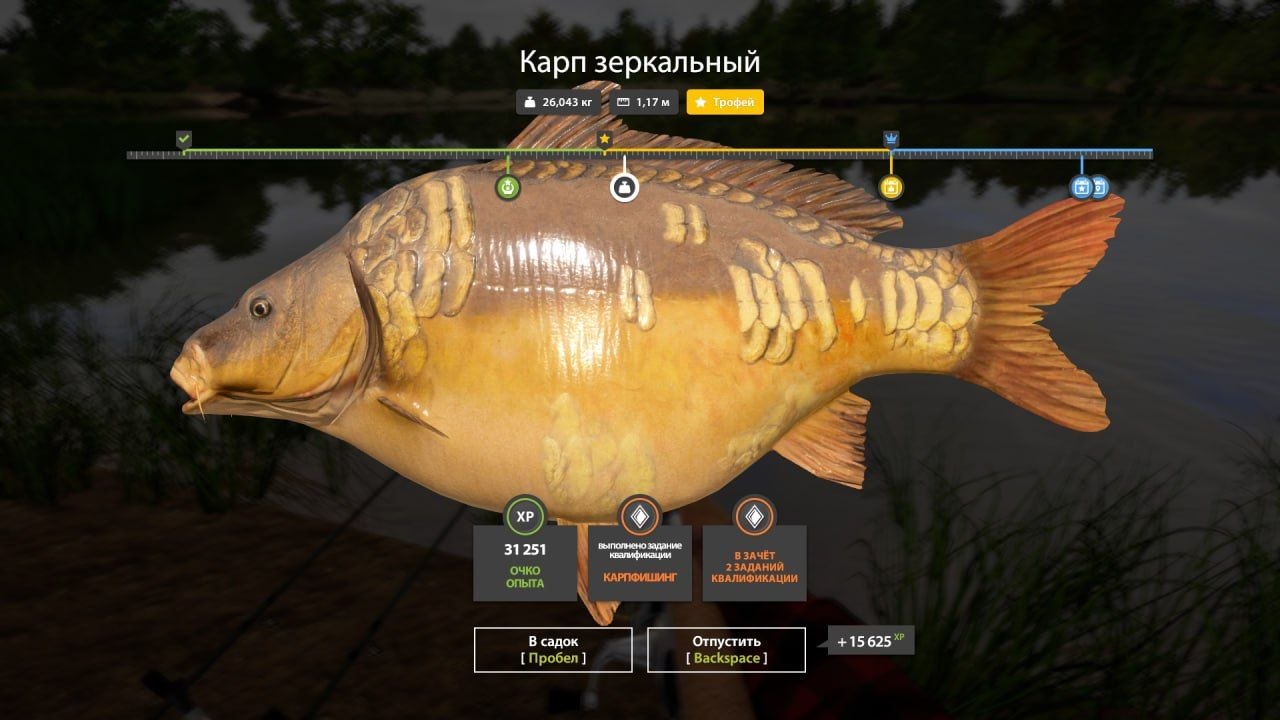Click the white weight icon under the scale

(625, 187)
